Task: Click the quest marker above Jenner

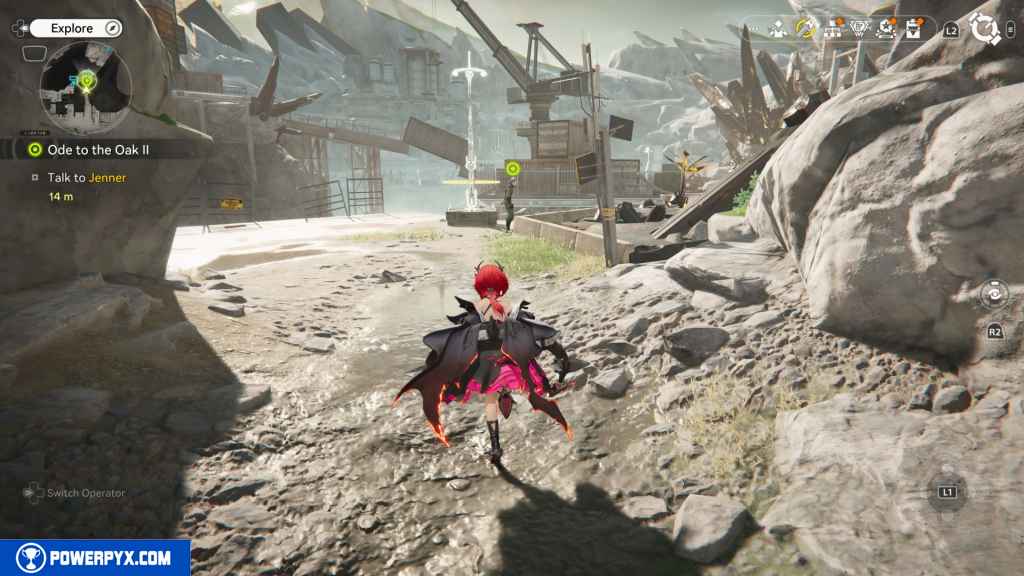Action: pos(513,168)
